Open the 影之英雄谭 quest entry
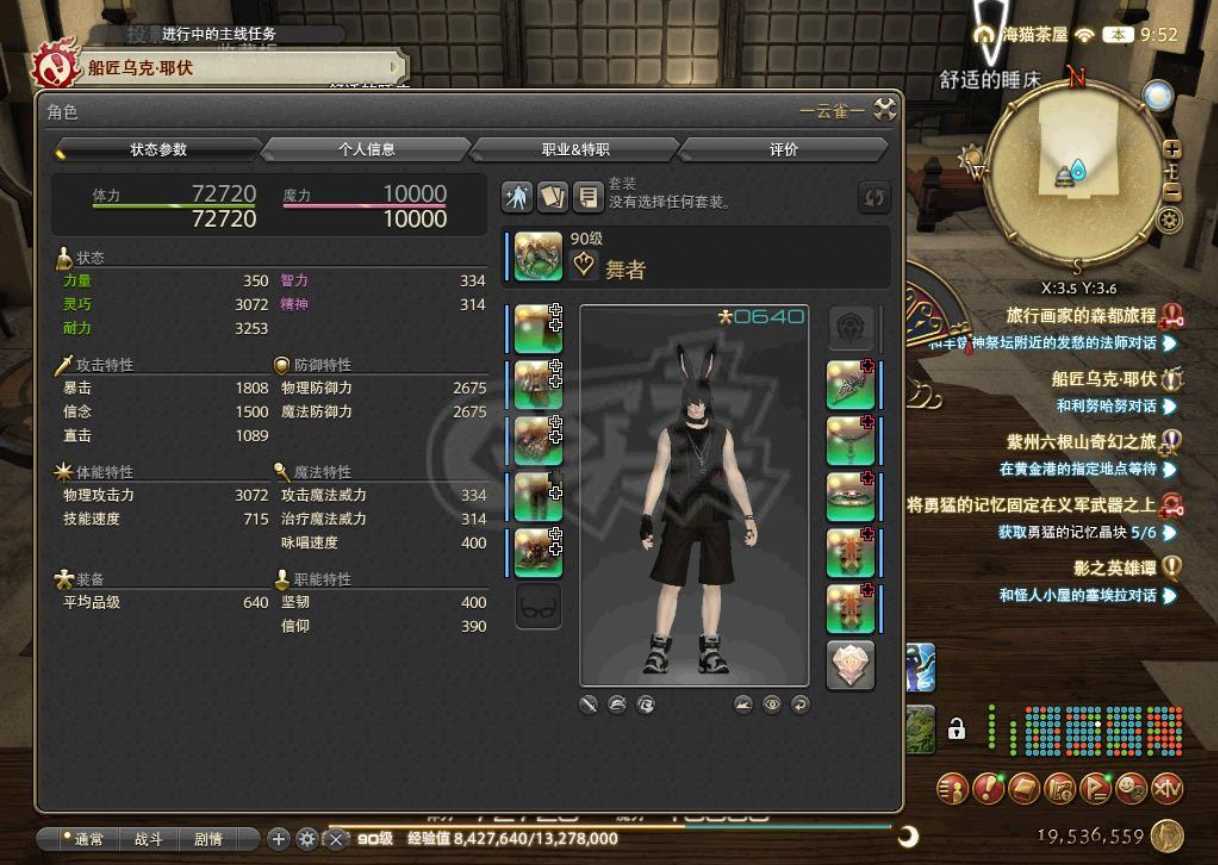Viewport: 1218px width, 865px height. 1114,568
